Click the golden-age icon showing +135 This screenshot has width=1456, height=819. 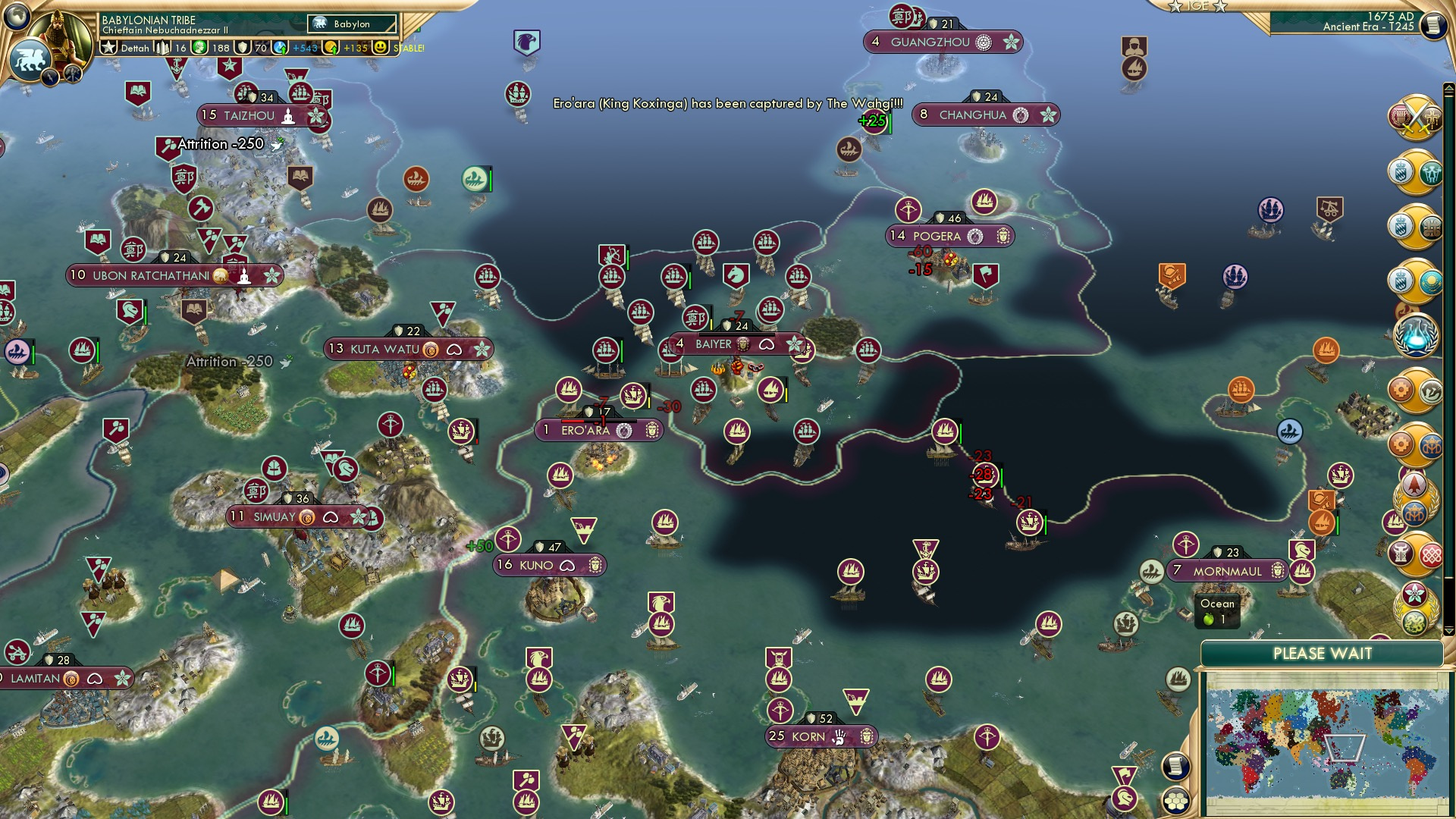(331, 47)
